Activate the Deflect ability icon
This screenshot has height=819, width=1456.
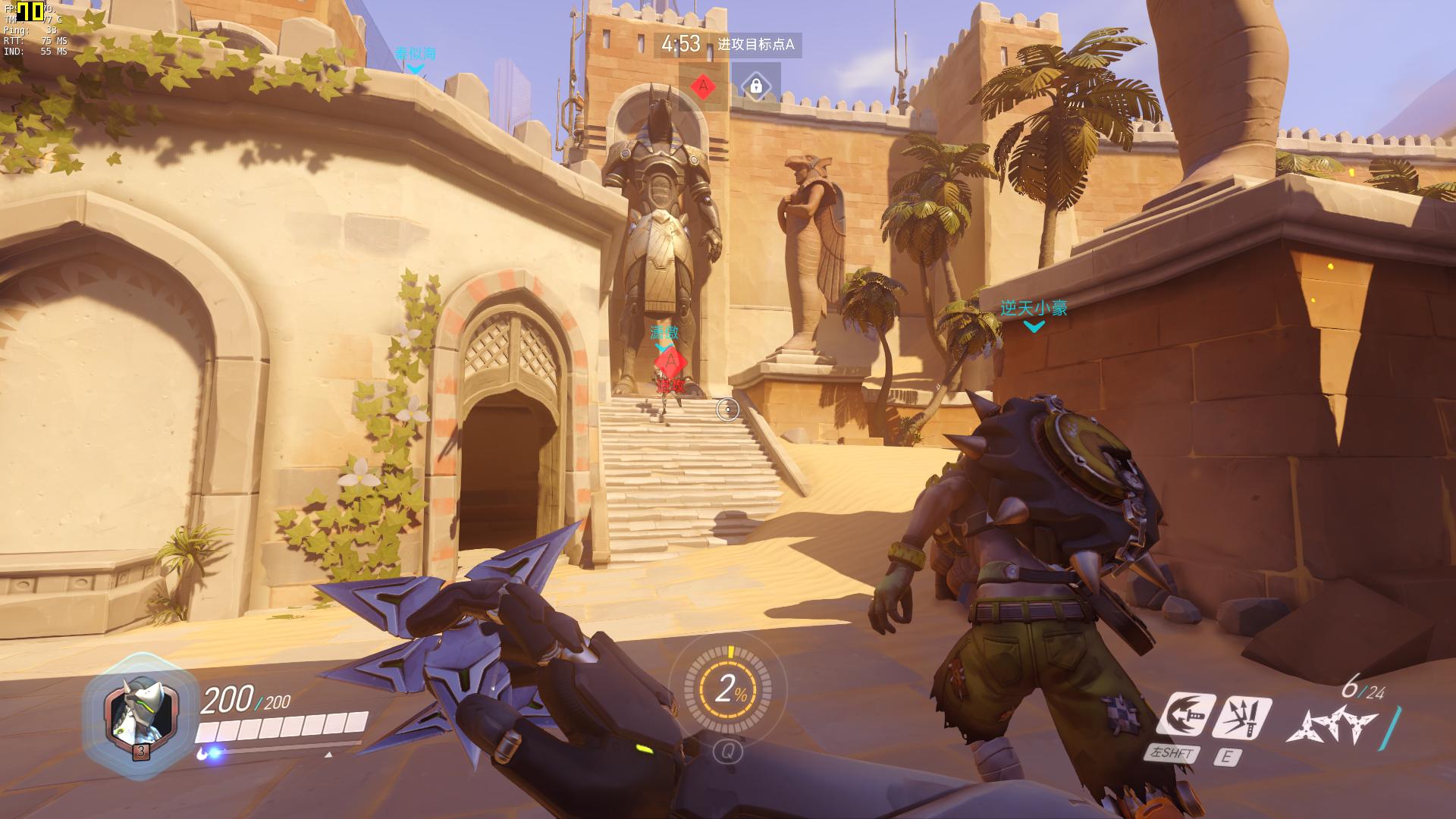tap(1241, 716)
